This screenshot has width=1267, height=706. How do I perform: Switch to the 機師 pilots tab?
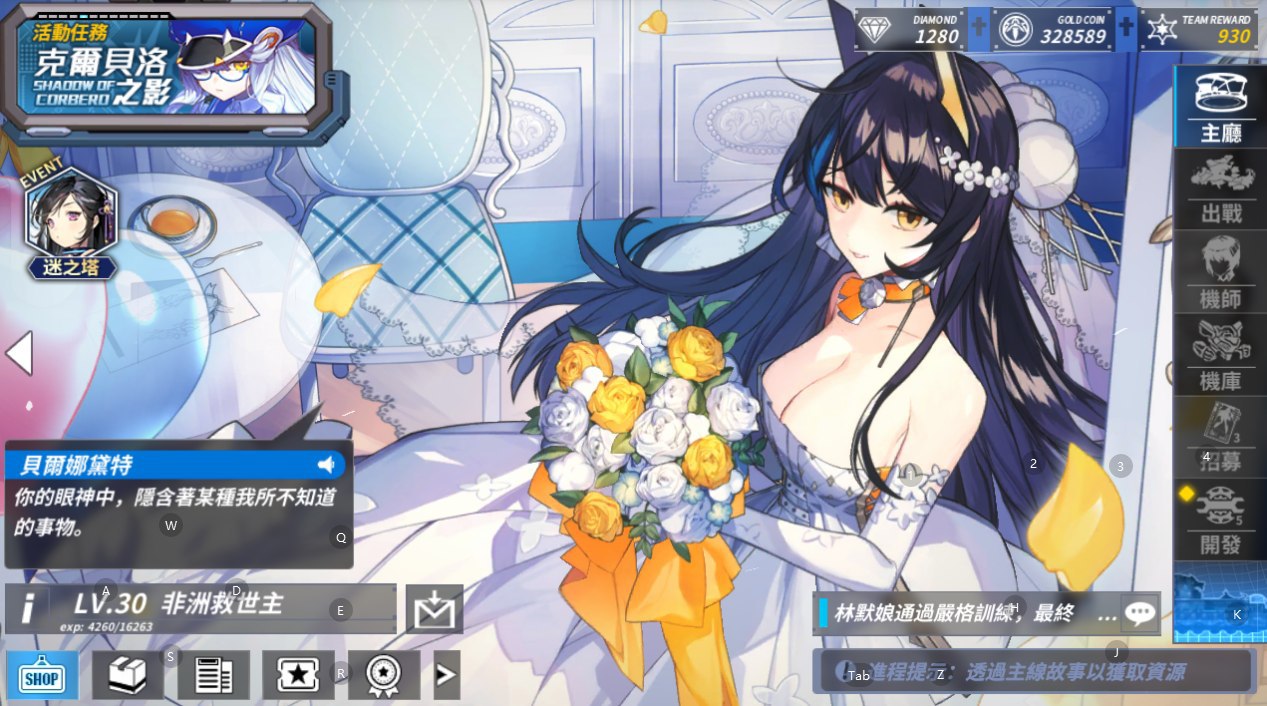[x=1219, y=272]
